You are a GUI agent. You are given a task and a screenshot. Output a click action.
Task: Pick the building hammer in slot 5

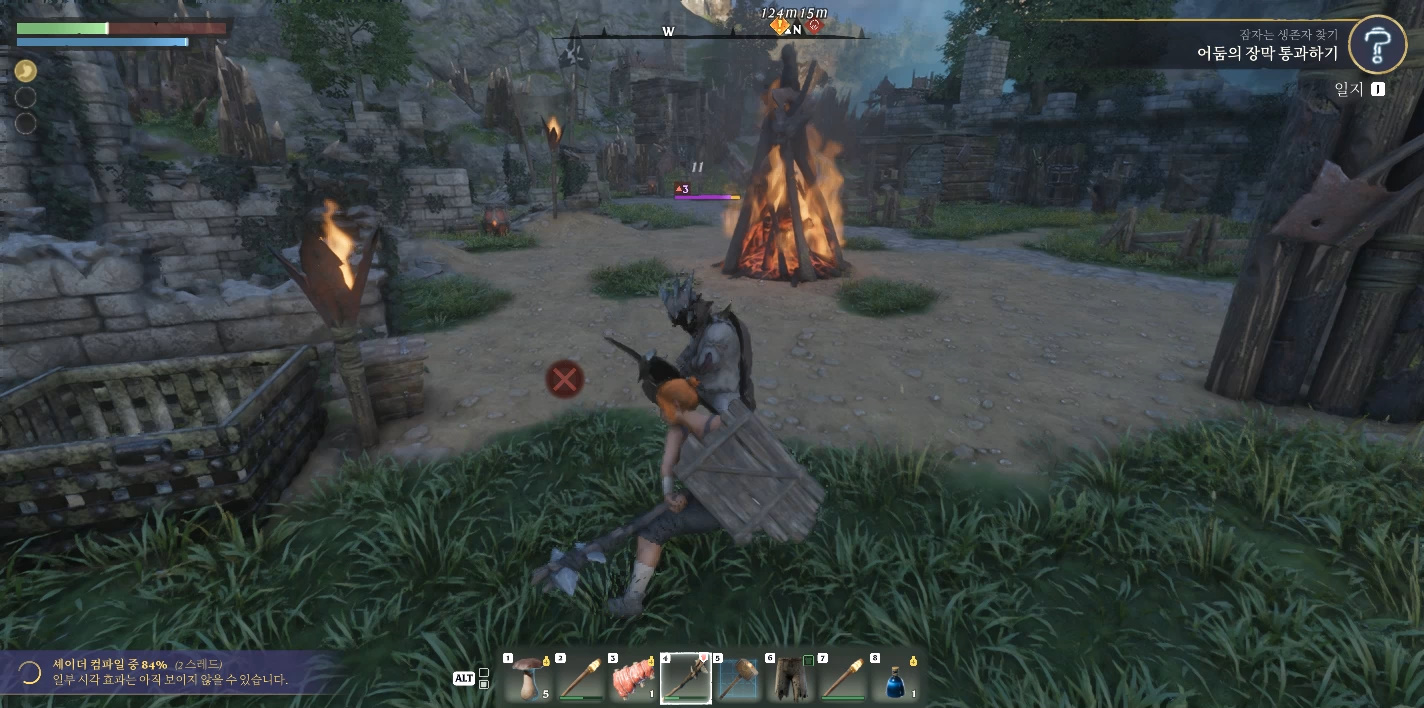738,679
